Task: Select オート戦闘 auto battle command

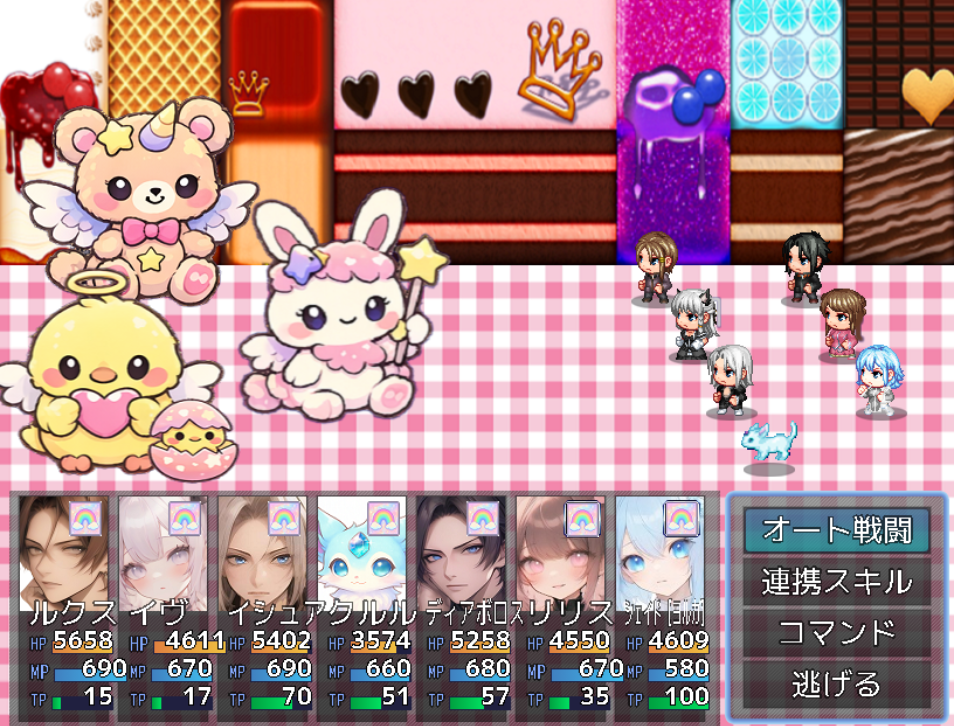Action: click(x=836, y=530)
